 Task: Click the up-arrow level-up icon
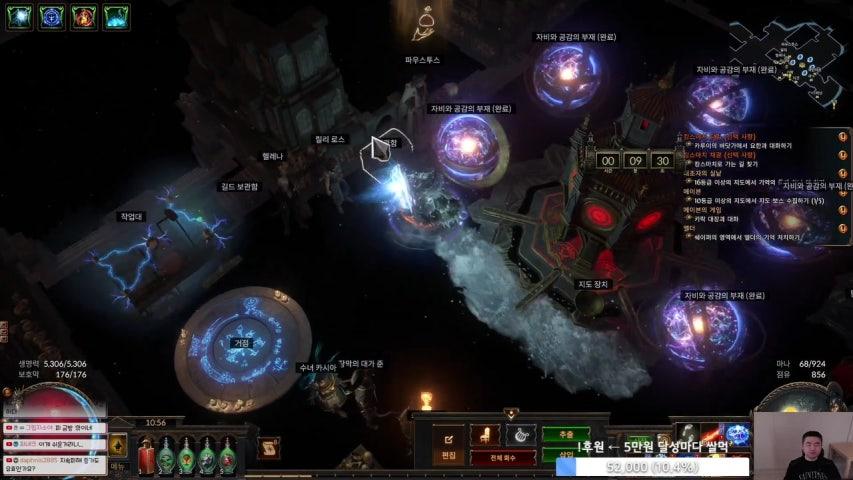click(x=117, y=444)
